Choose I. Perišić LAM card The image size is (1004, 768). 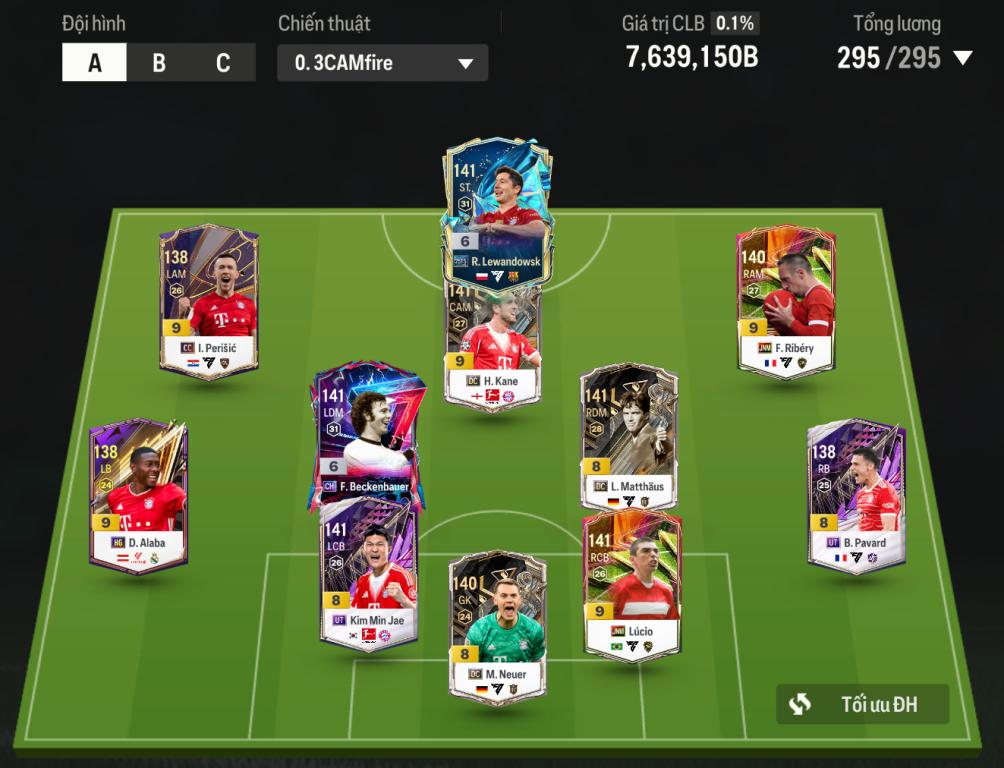click(209, 300)
